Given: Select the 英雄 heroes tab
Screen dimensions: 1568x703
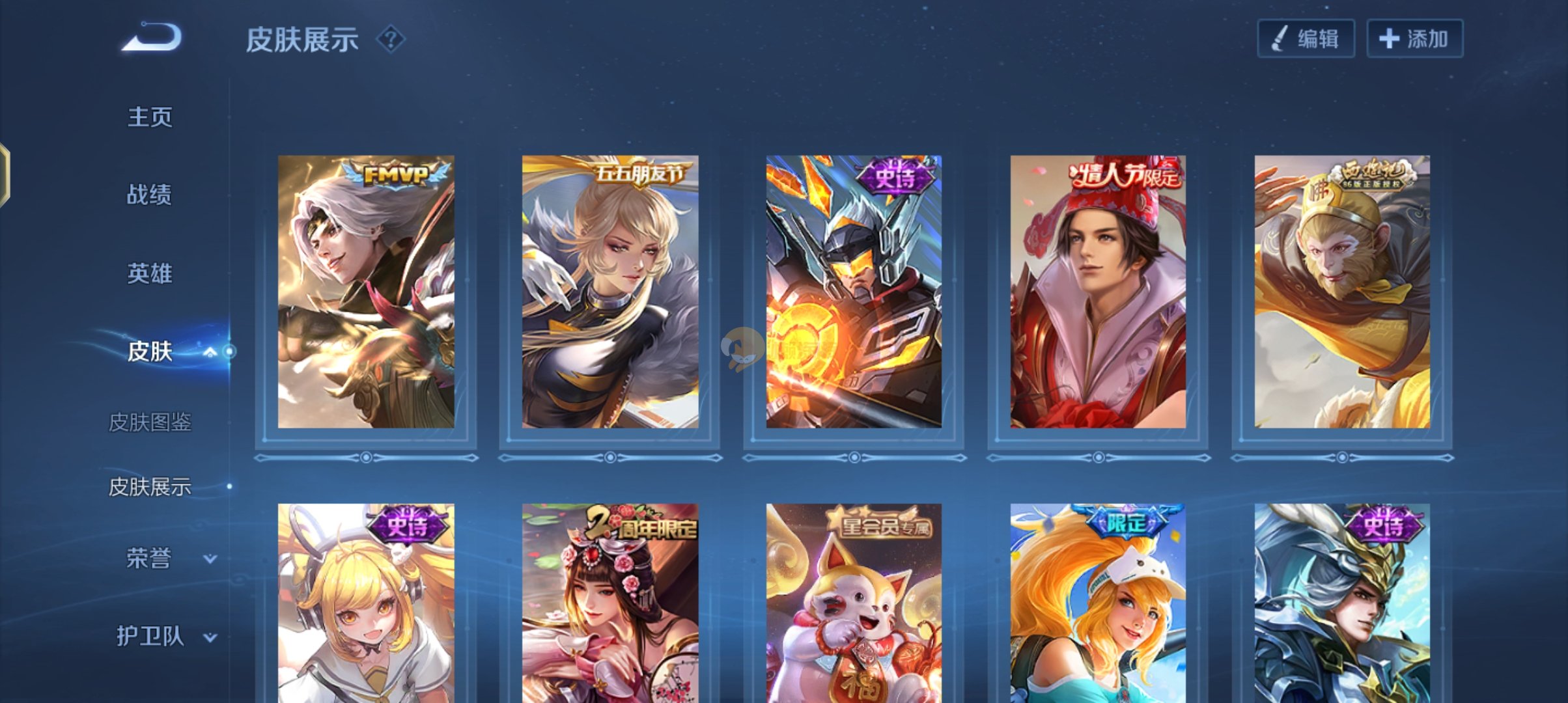Looking at the screenshot, I should point(150,273).
